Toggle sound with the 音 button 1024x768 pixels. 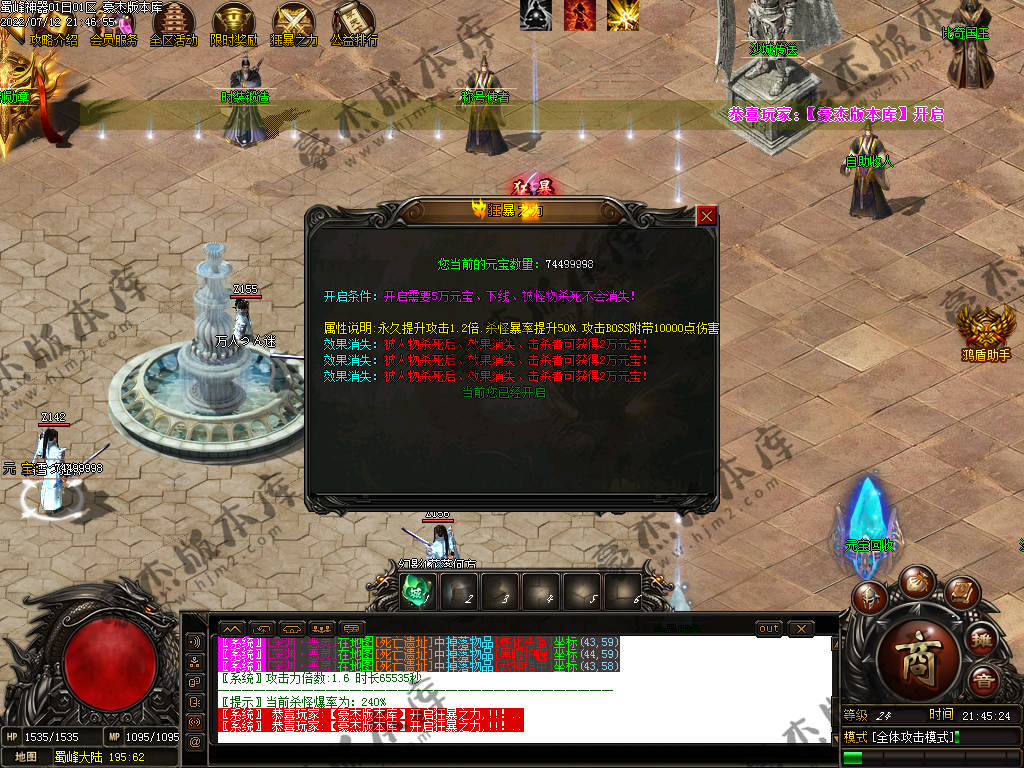pos(983,682)
